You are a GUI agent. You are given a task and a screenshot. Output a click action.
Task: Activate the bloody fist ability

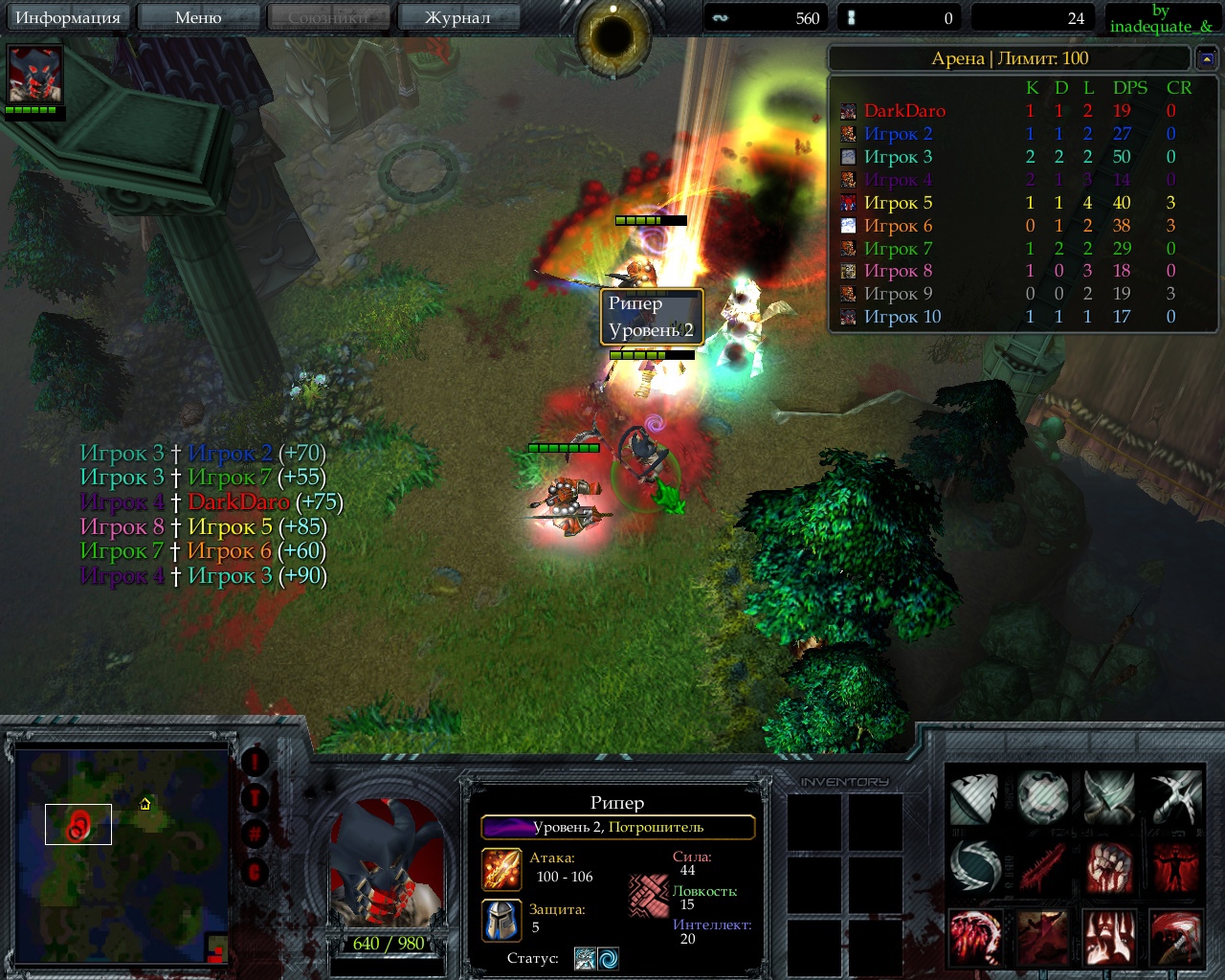tap(1109, 867)
